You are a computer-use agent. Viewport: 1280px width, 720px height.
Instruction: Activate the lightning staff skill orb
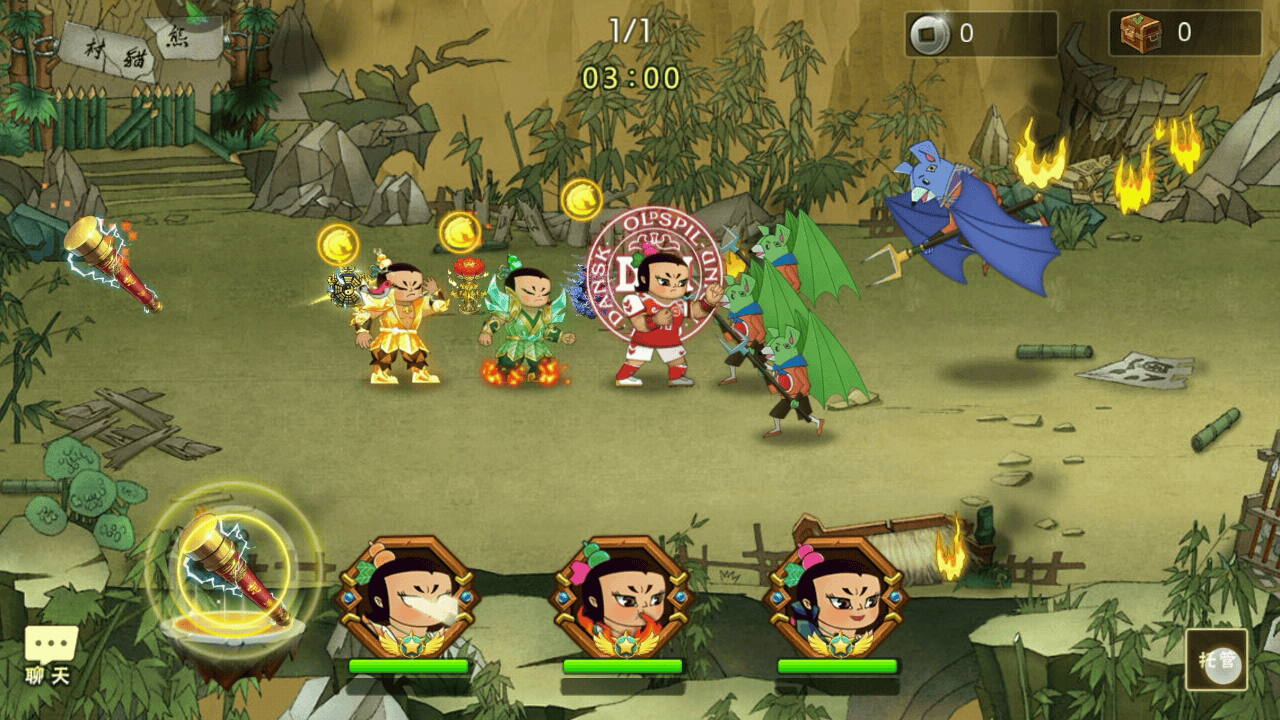(233, 571)
